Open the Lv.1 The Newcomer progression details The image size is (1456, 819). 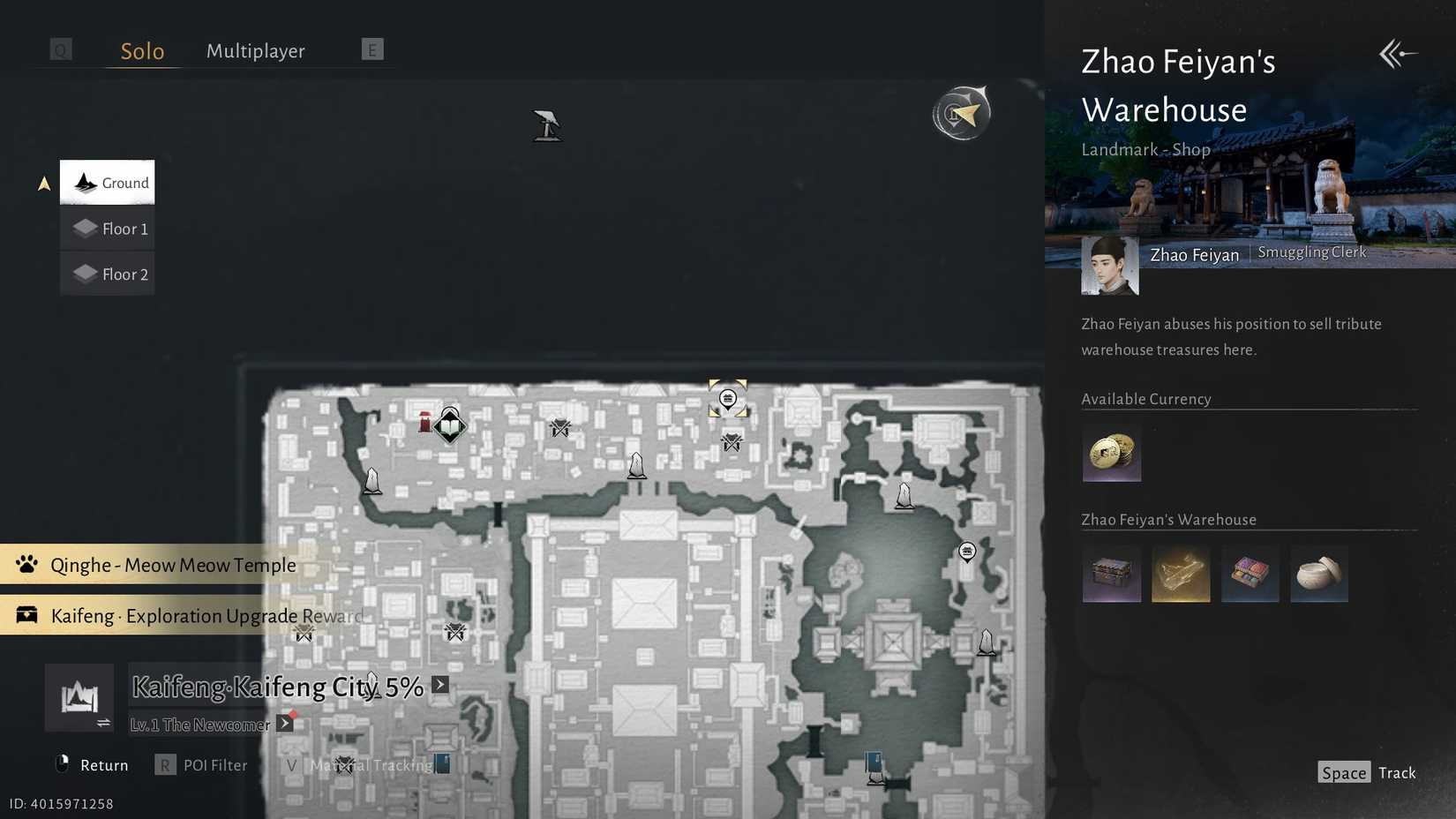284,722
